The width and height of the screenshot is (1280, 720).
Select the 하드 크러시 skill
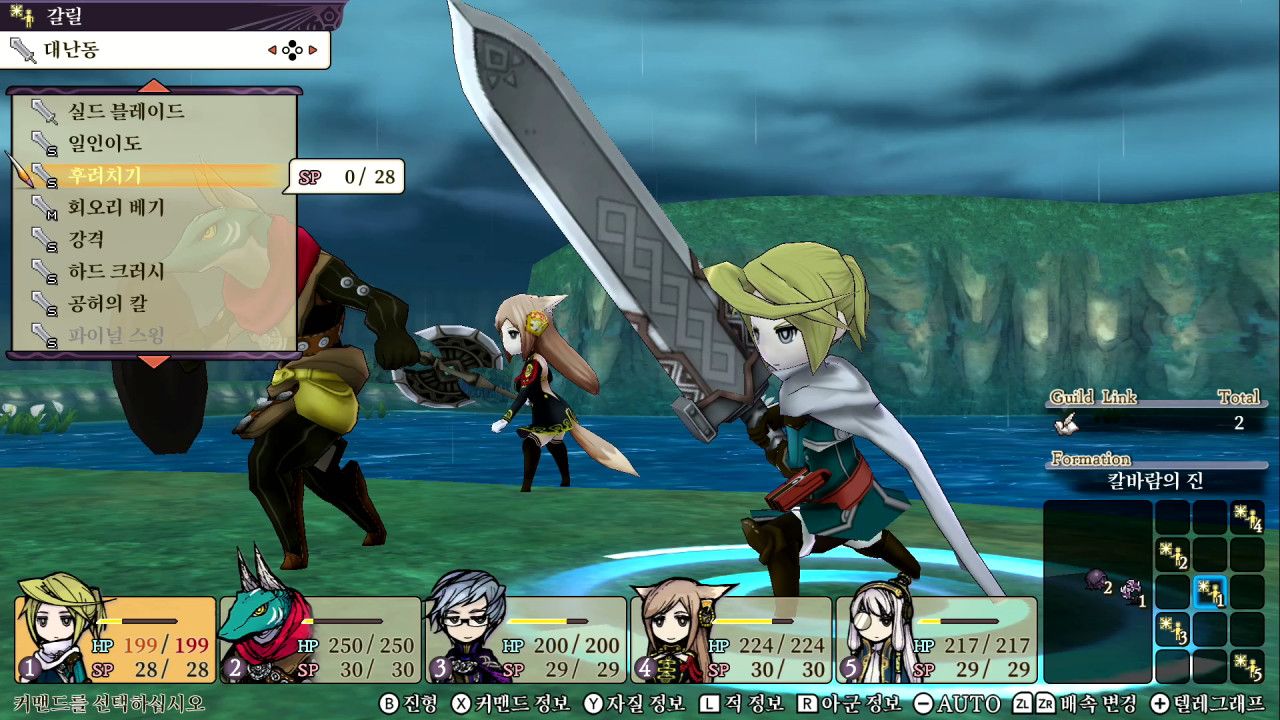(116, 271)
